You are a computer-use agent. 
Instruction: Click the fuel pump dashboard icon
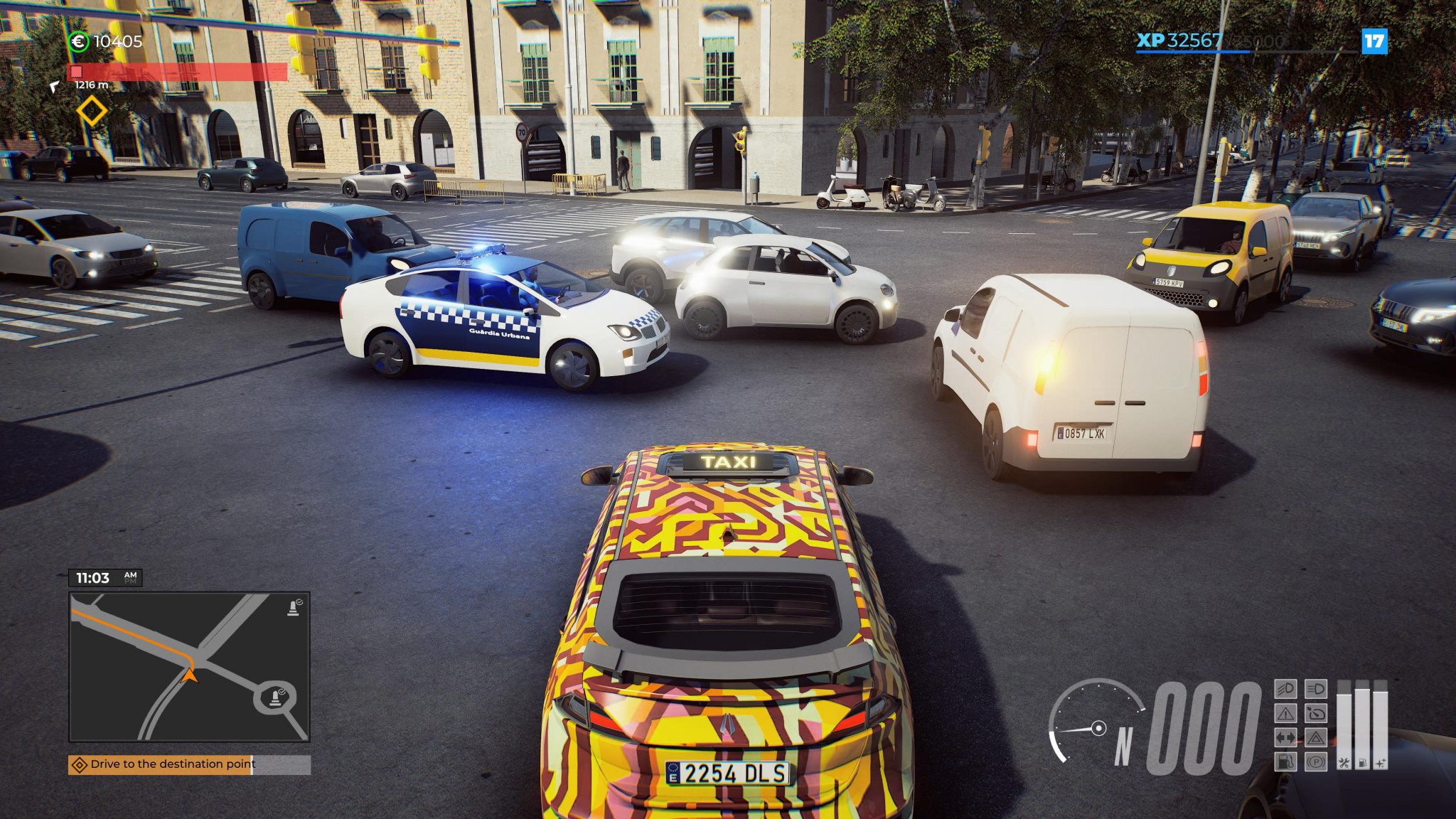point(1285,762)
